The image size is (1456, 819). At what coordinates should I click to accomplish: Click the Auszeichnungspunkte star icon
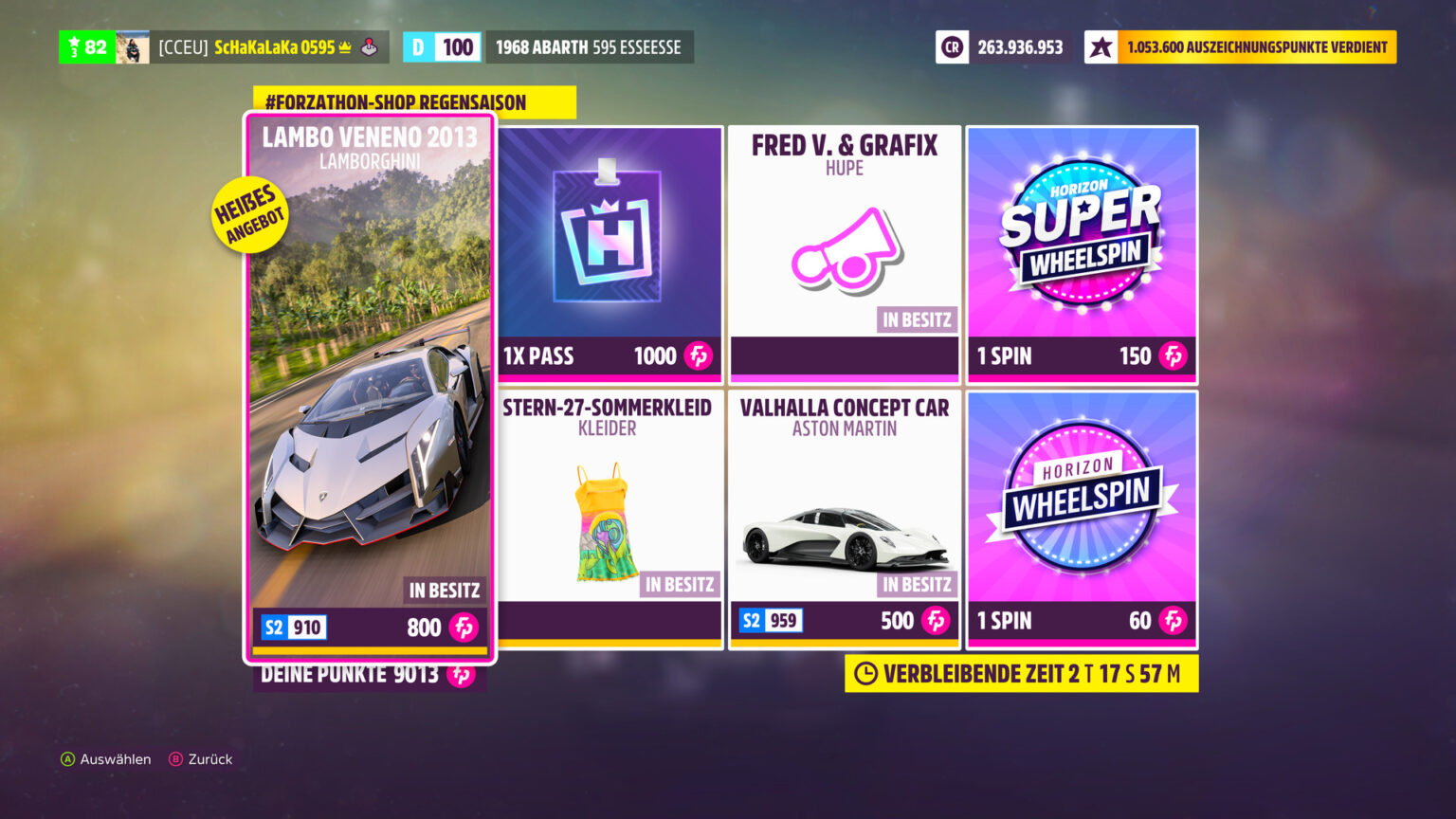(x=1101, y=46)
